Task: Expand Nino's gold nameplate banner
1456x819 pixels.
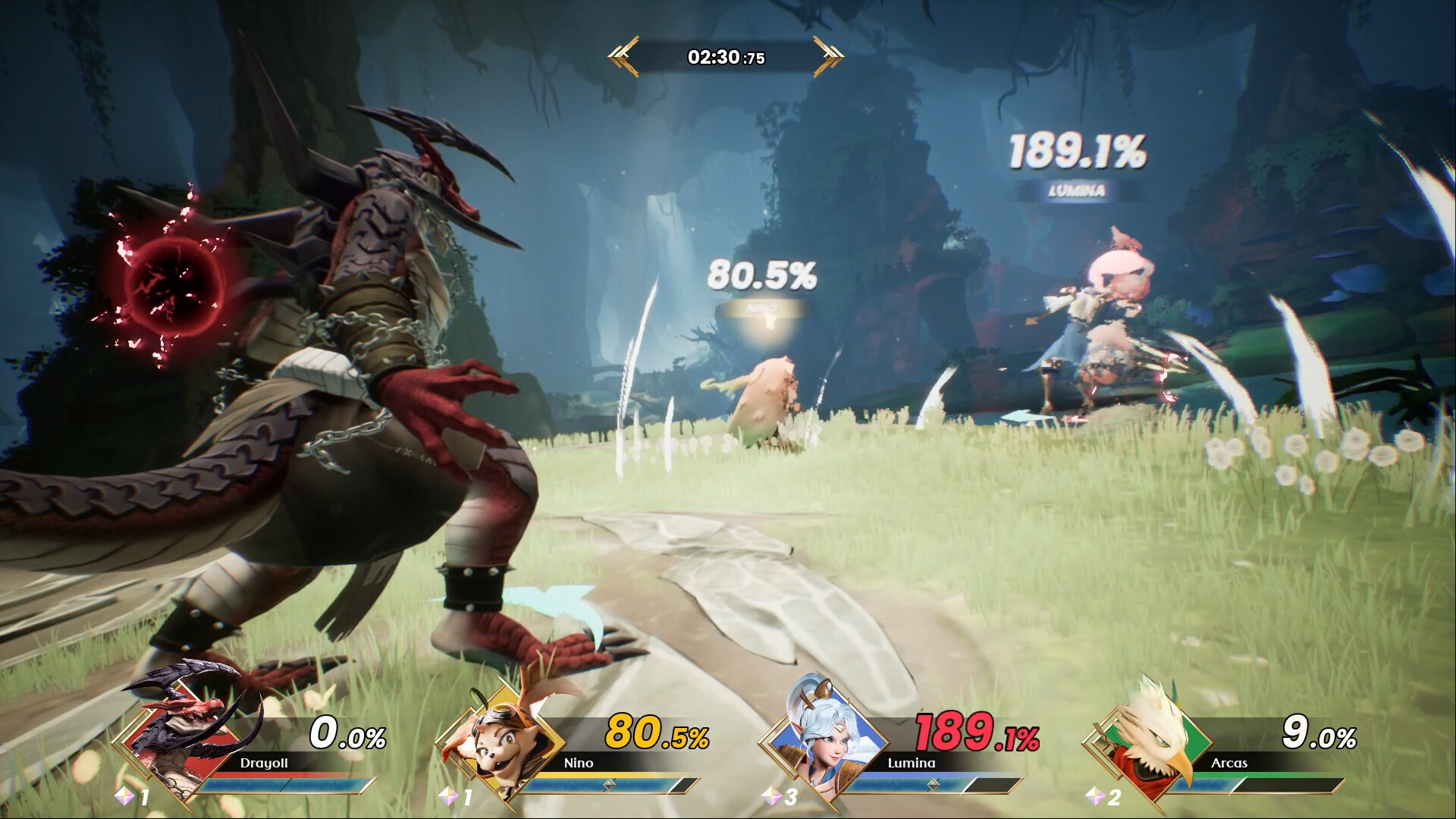Action: 761,308
